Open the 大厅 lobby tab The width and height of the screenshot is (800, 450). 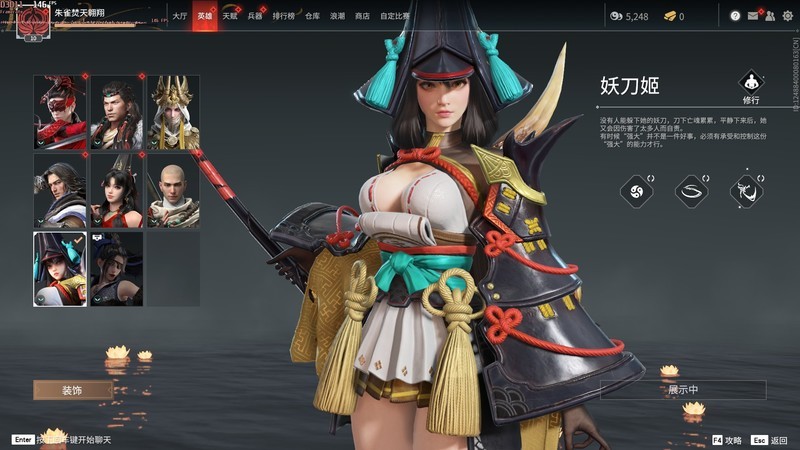[x=179, y=16]
